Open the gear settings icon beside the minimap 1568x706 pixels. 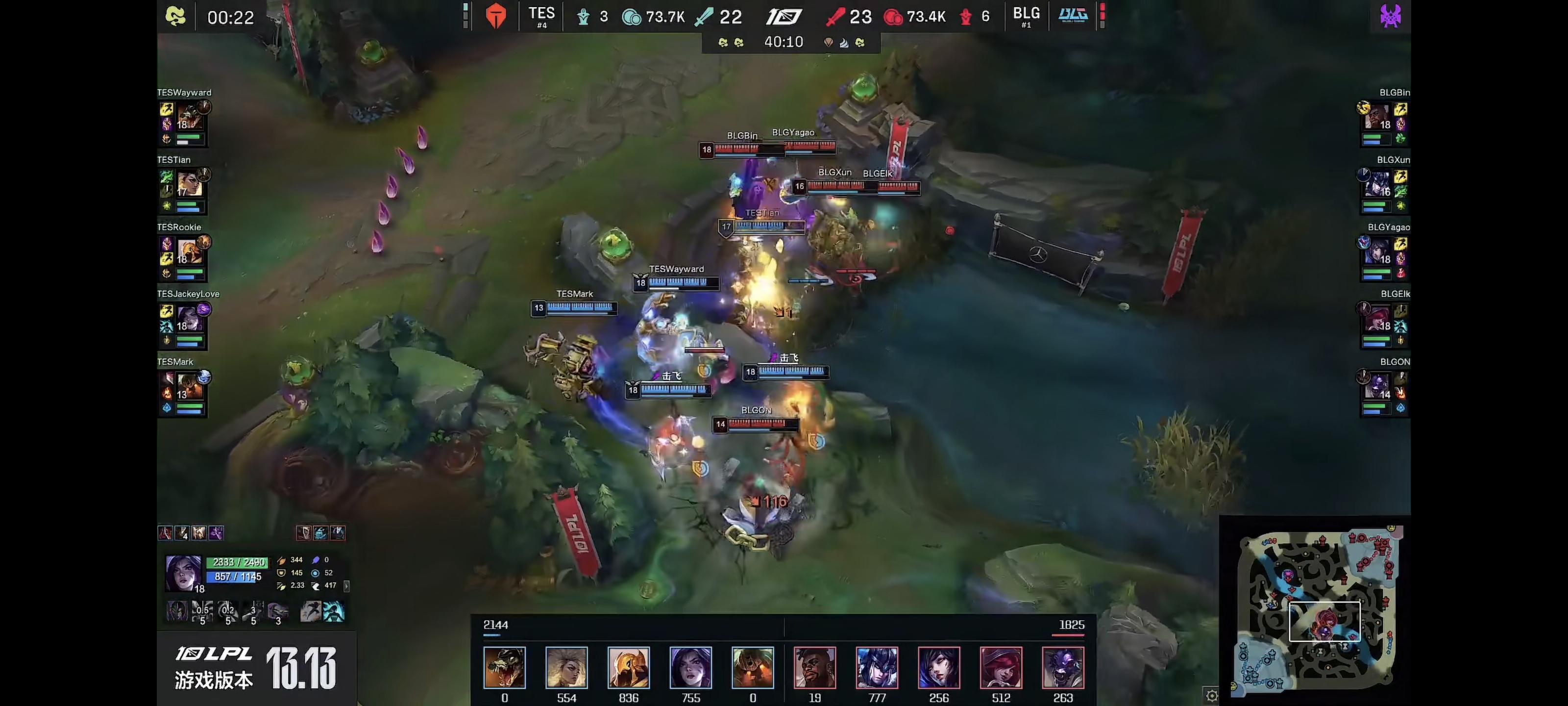tap(1211, 695)
